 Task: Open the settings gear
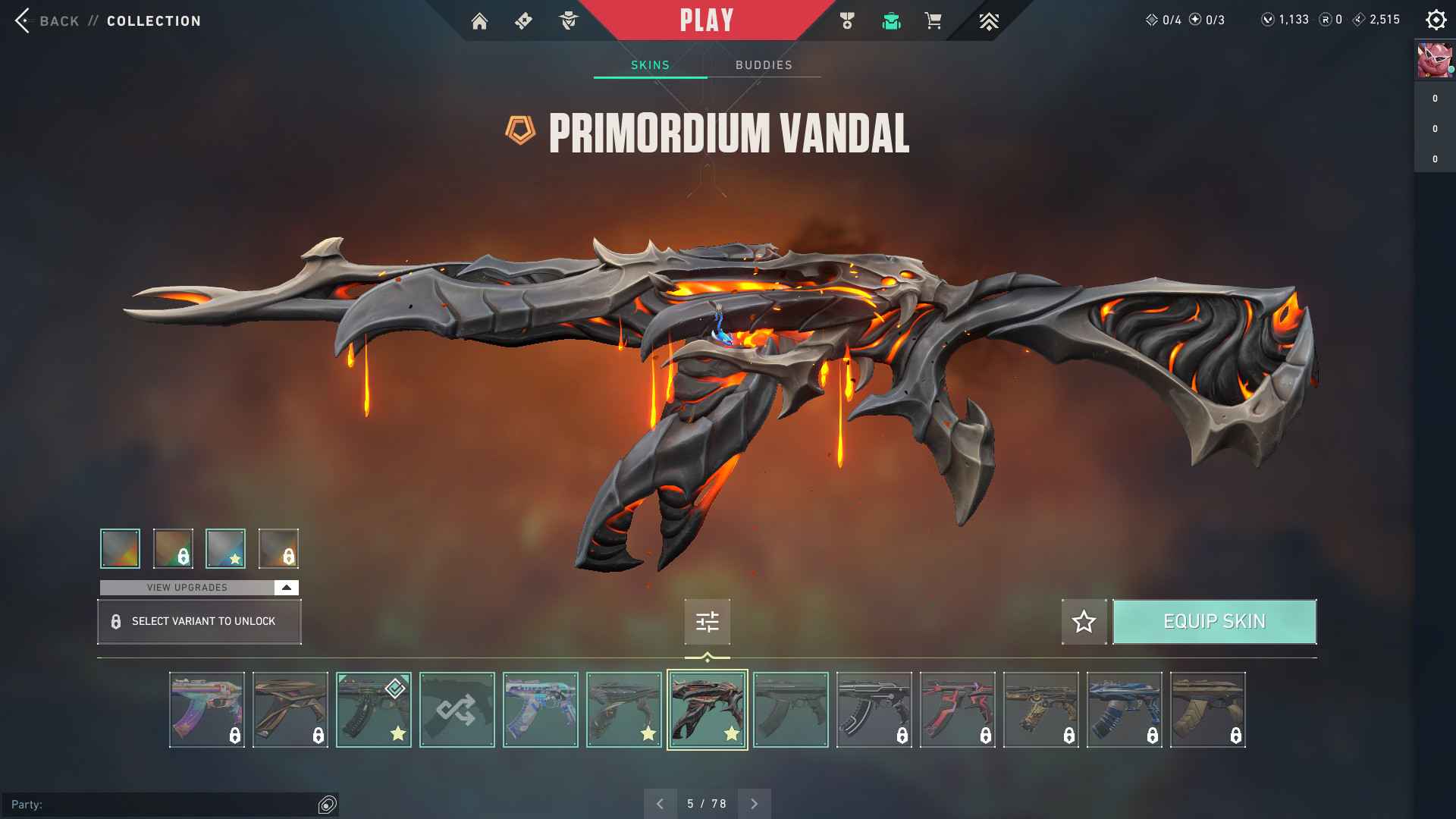pyautogui.click(x=1436, y=20)
